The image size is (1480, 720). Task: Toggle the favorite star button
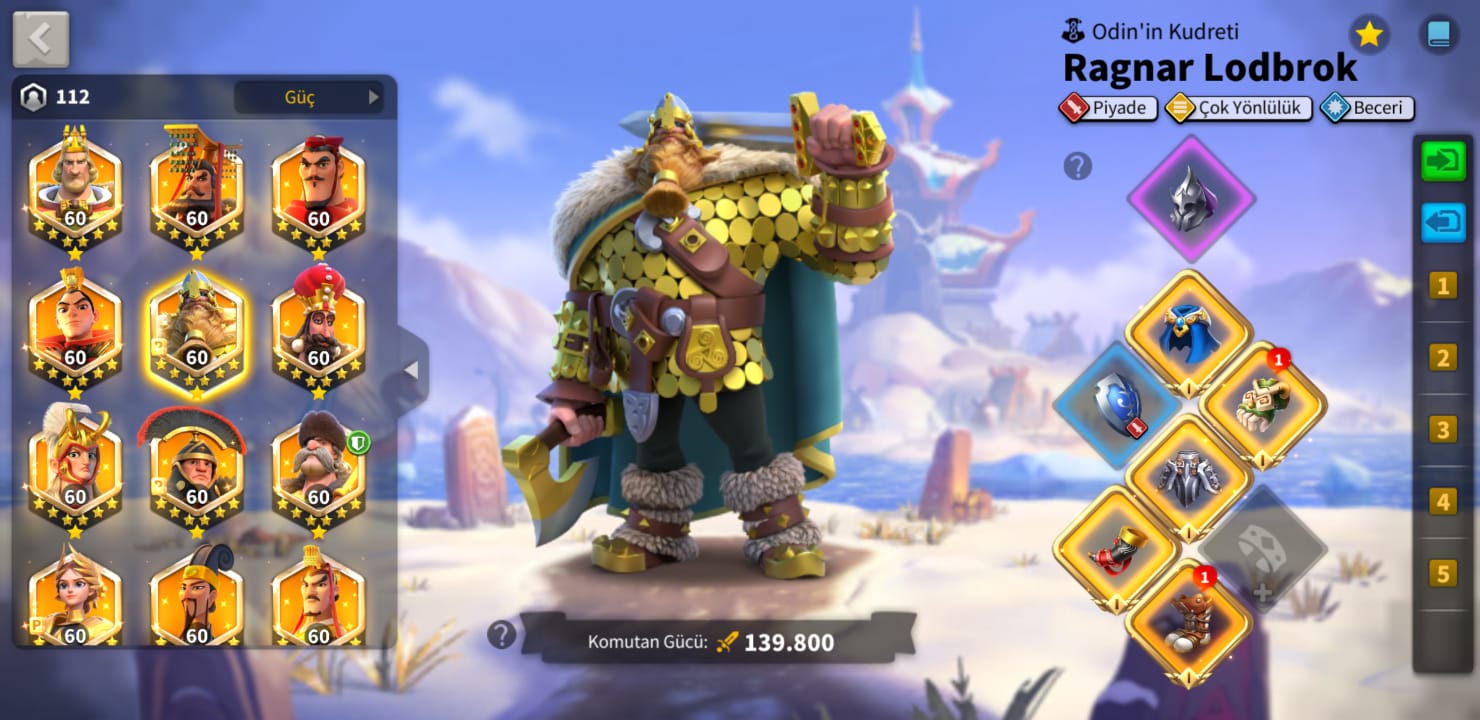coord(1369,35)
